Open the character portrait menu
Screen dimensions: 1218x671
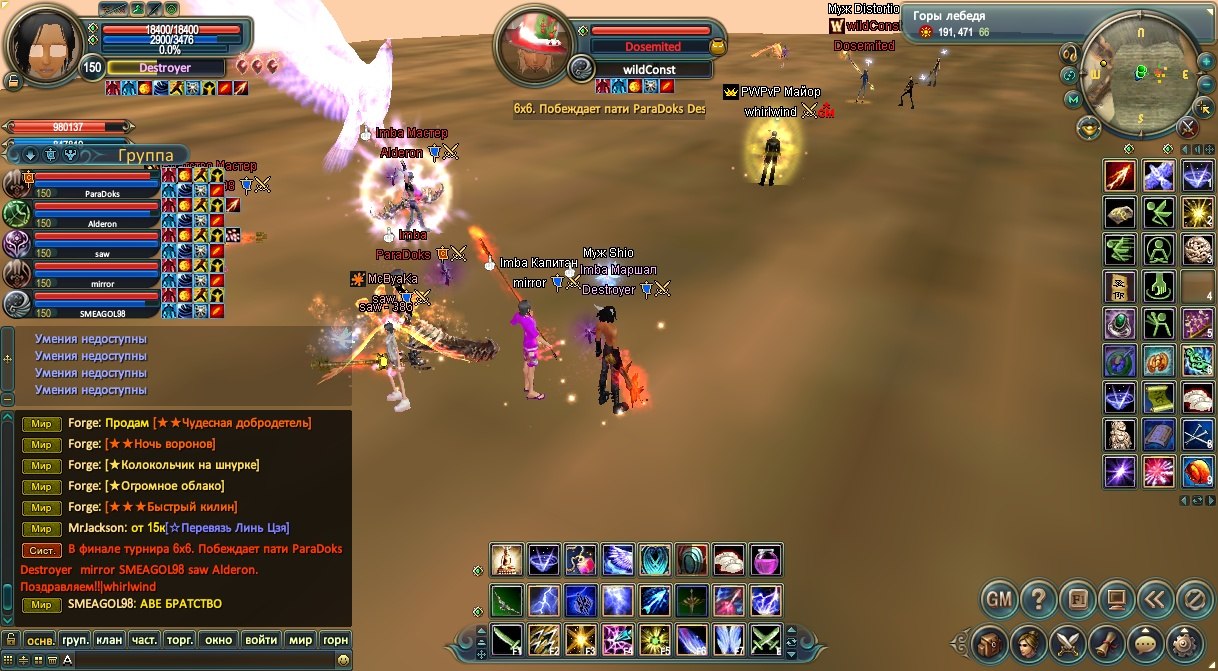coord(1027,642)
